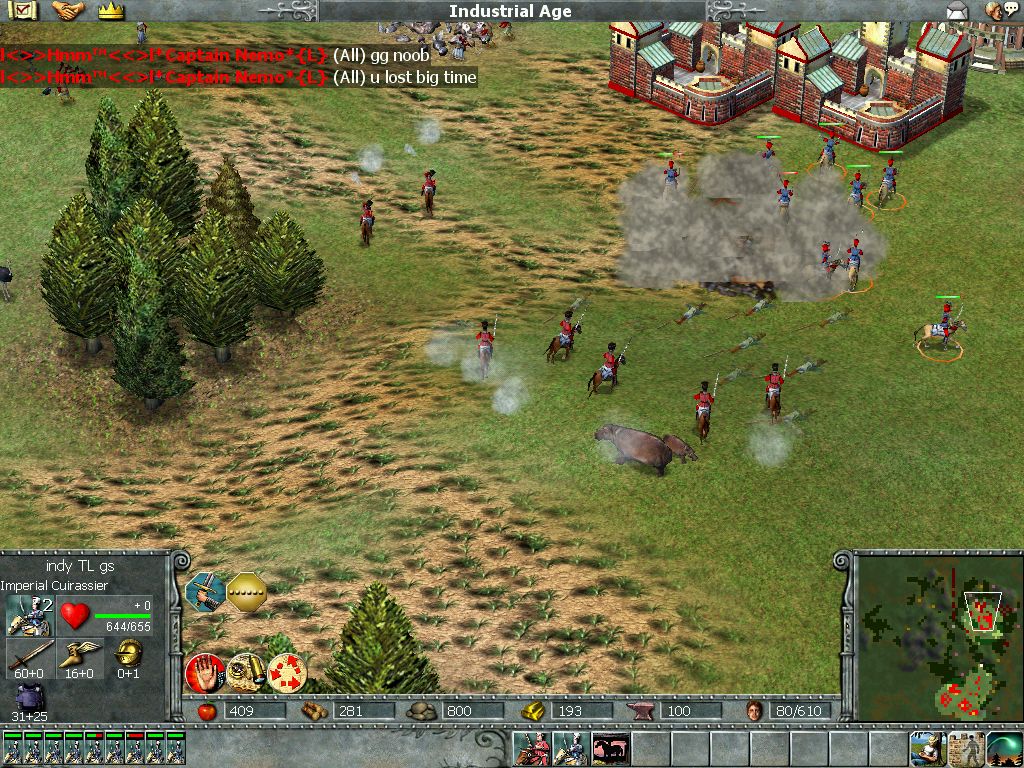Select the Imperial Cuirassier portrait
Image resolution: width=1024 pixels, height=768 pixels.
(29, 615)
